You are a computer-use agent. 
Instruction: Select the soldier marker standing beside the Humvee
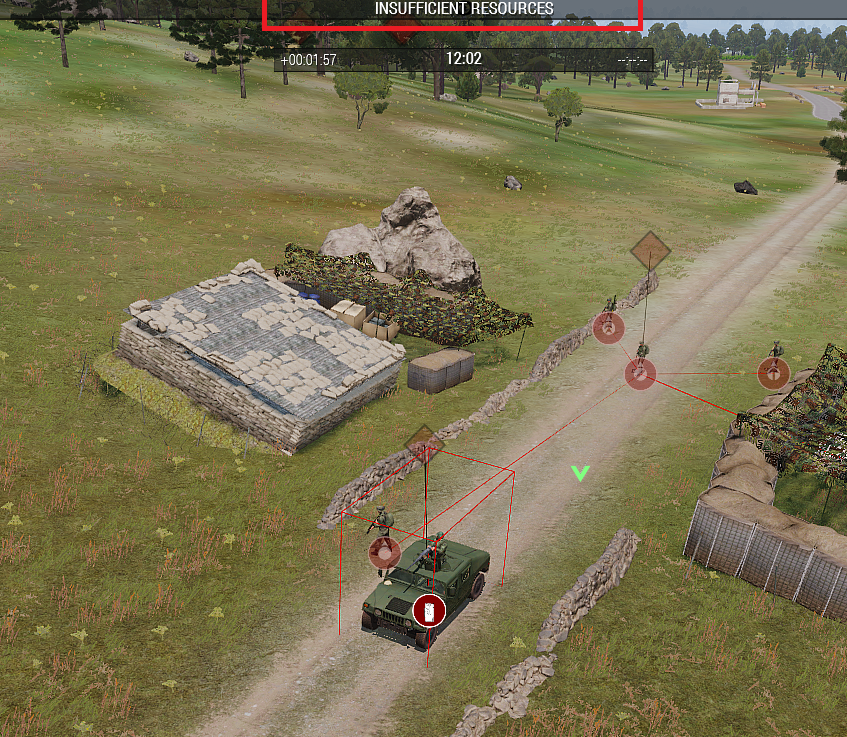click(x=384, y=552)
